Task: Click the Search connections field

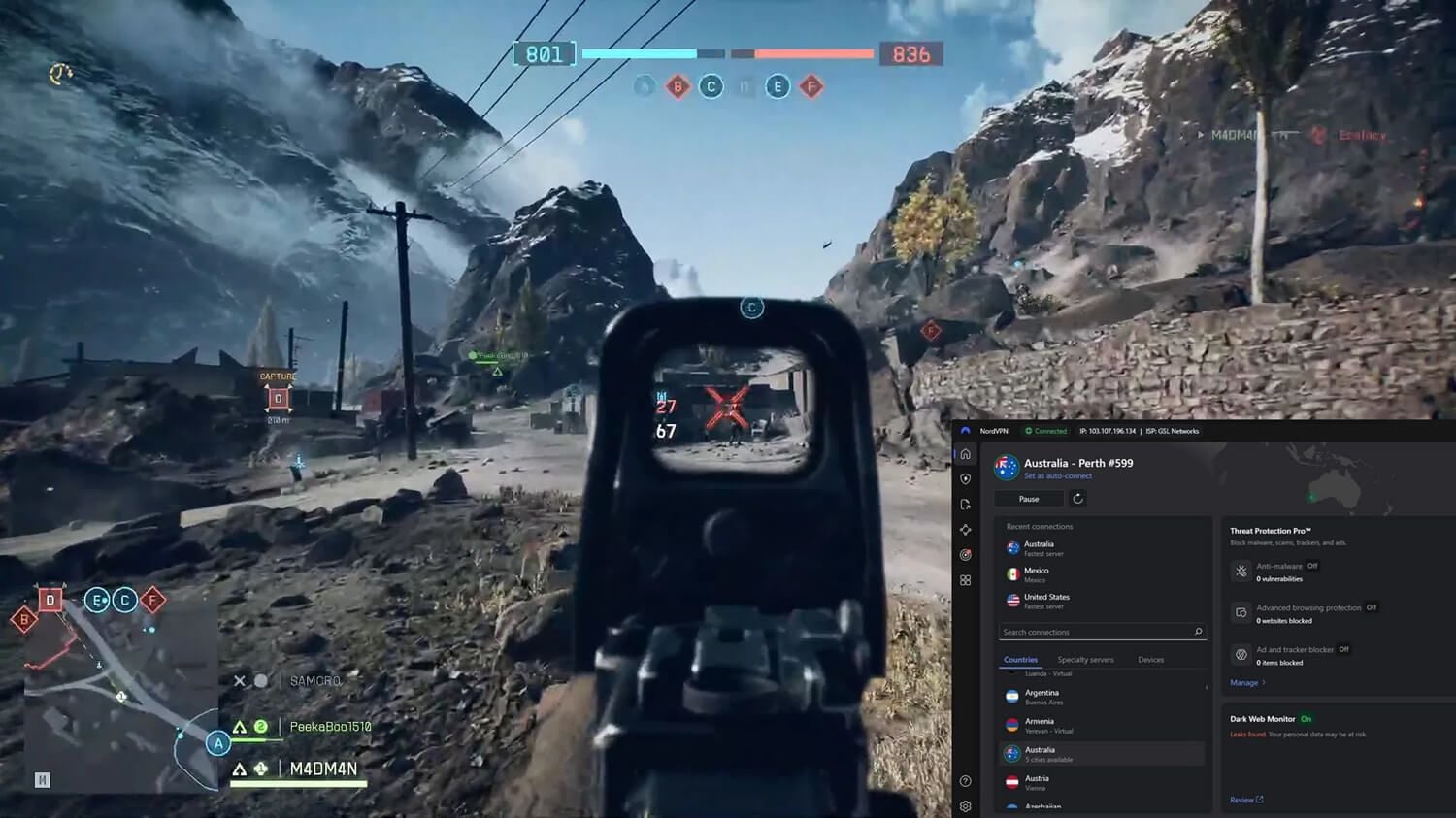Action: [x=1102, y=632]
